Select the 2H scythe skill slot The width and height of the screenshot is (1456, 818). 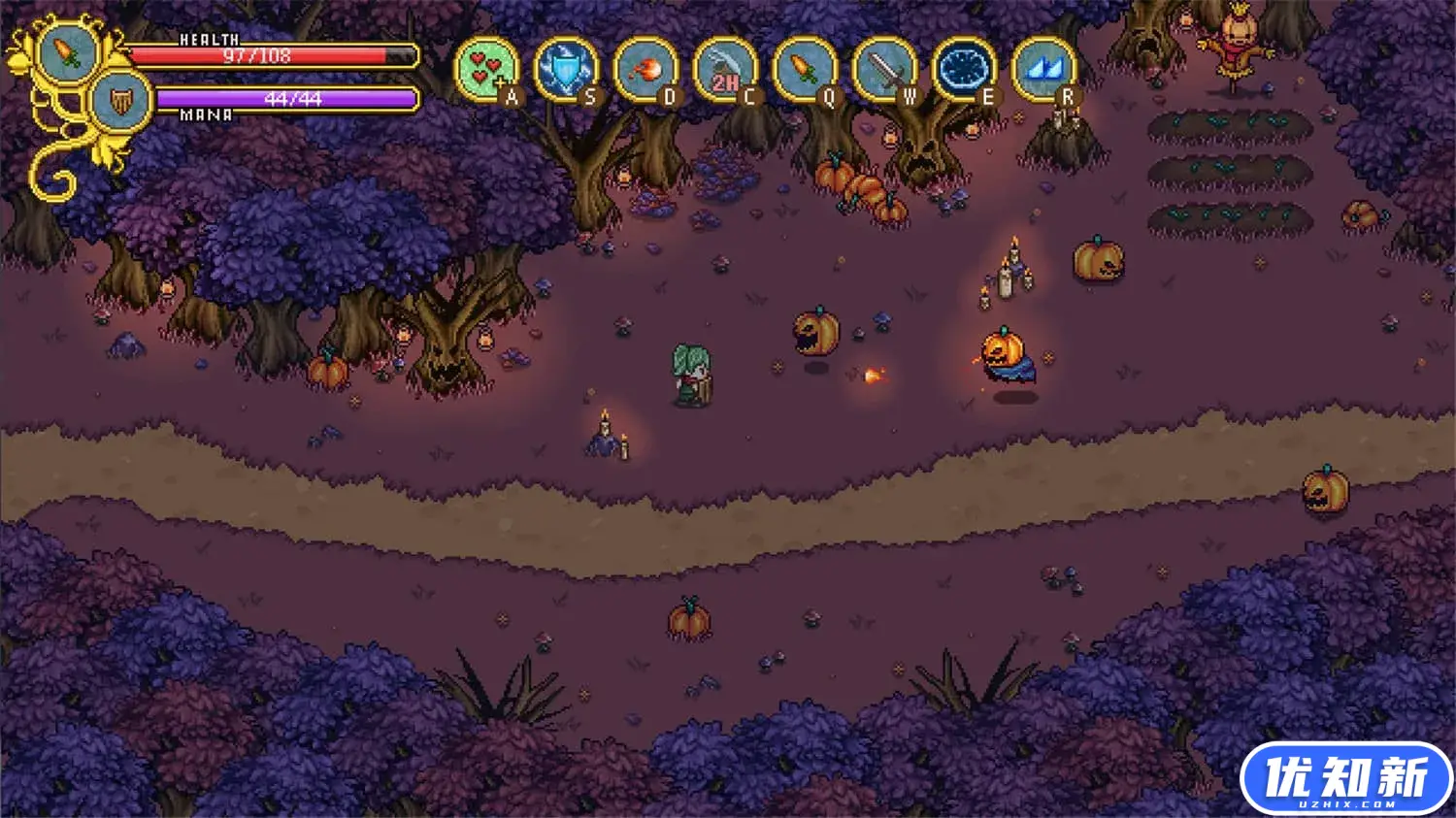point(724,70)
